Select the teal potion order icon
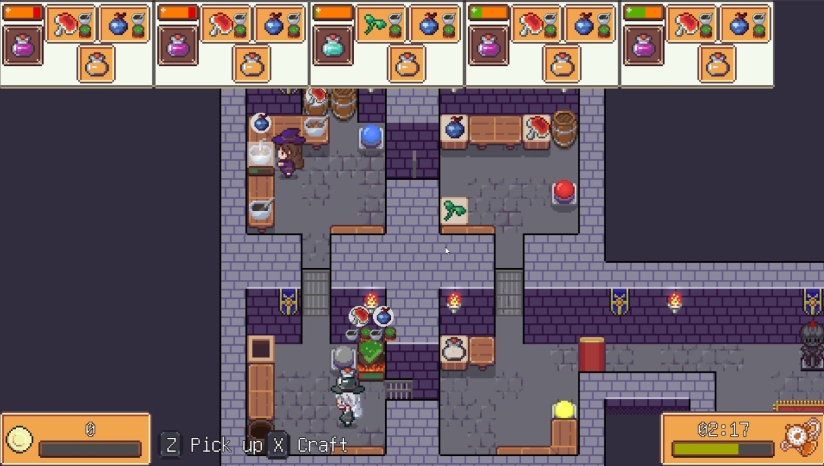 333,46
